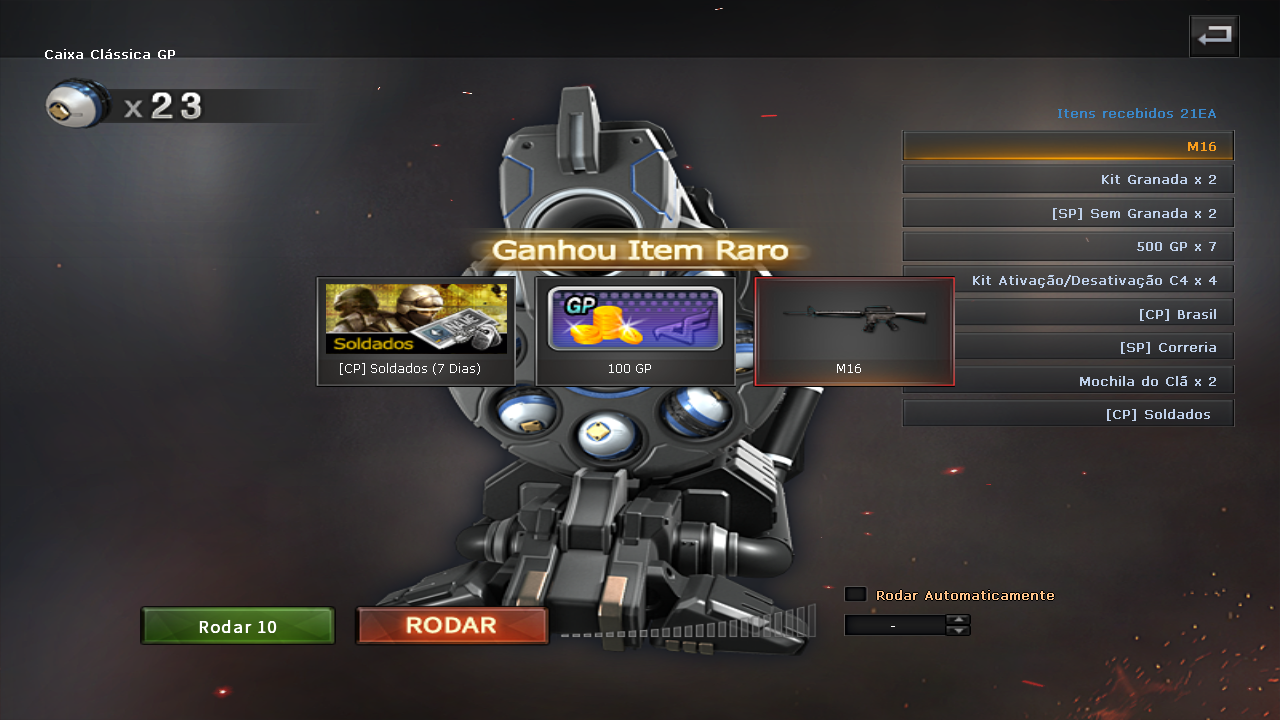Enable the Rodar Automaticamente checkbox
The image size is (1280, 720).
855,595
